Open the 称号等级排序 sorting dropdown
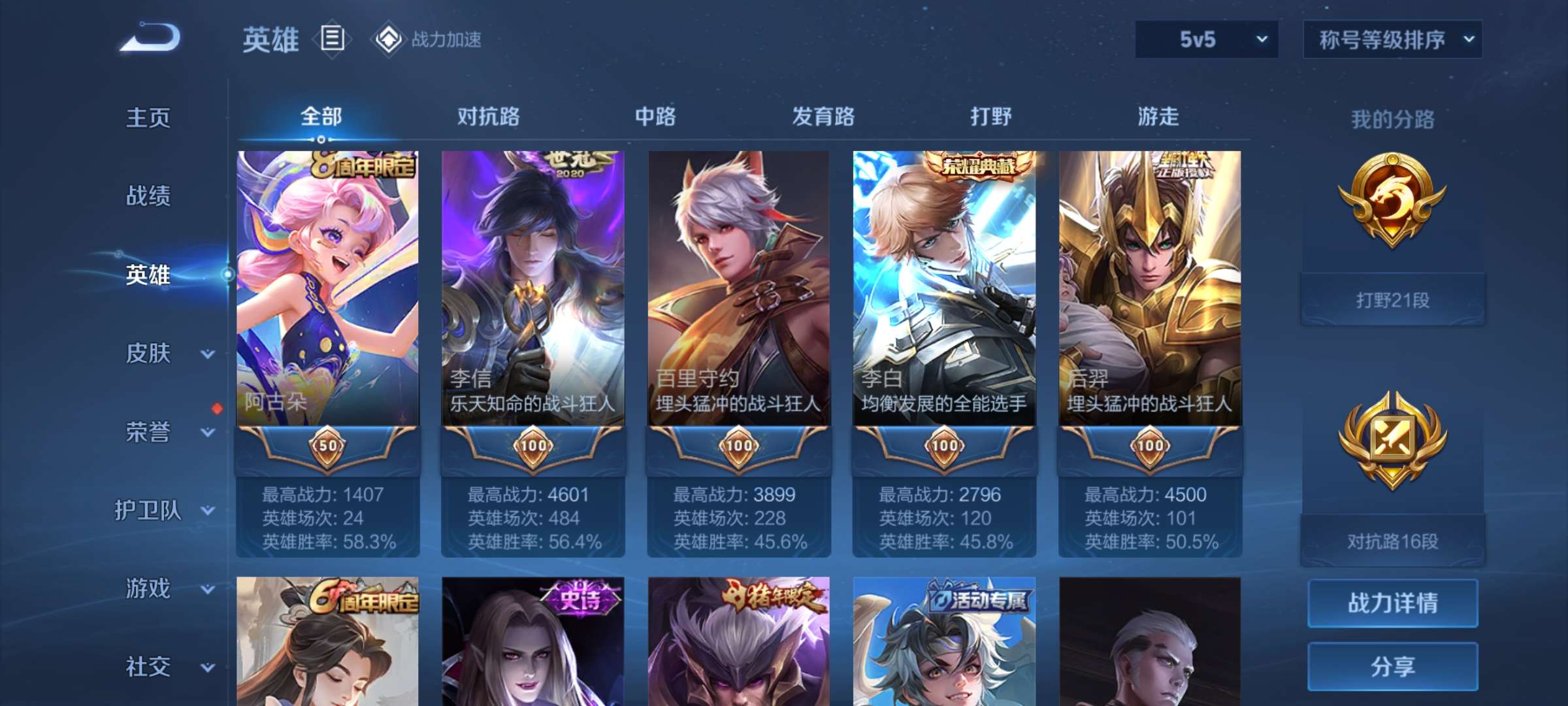 tap(1392, 39)
